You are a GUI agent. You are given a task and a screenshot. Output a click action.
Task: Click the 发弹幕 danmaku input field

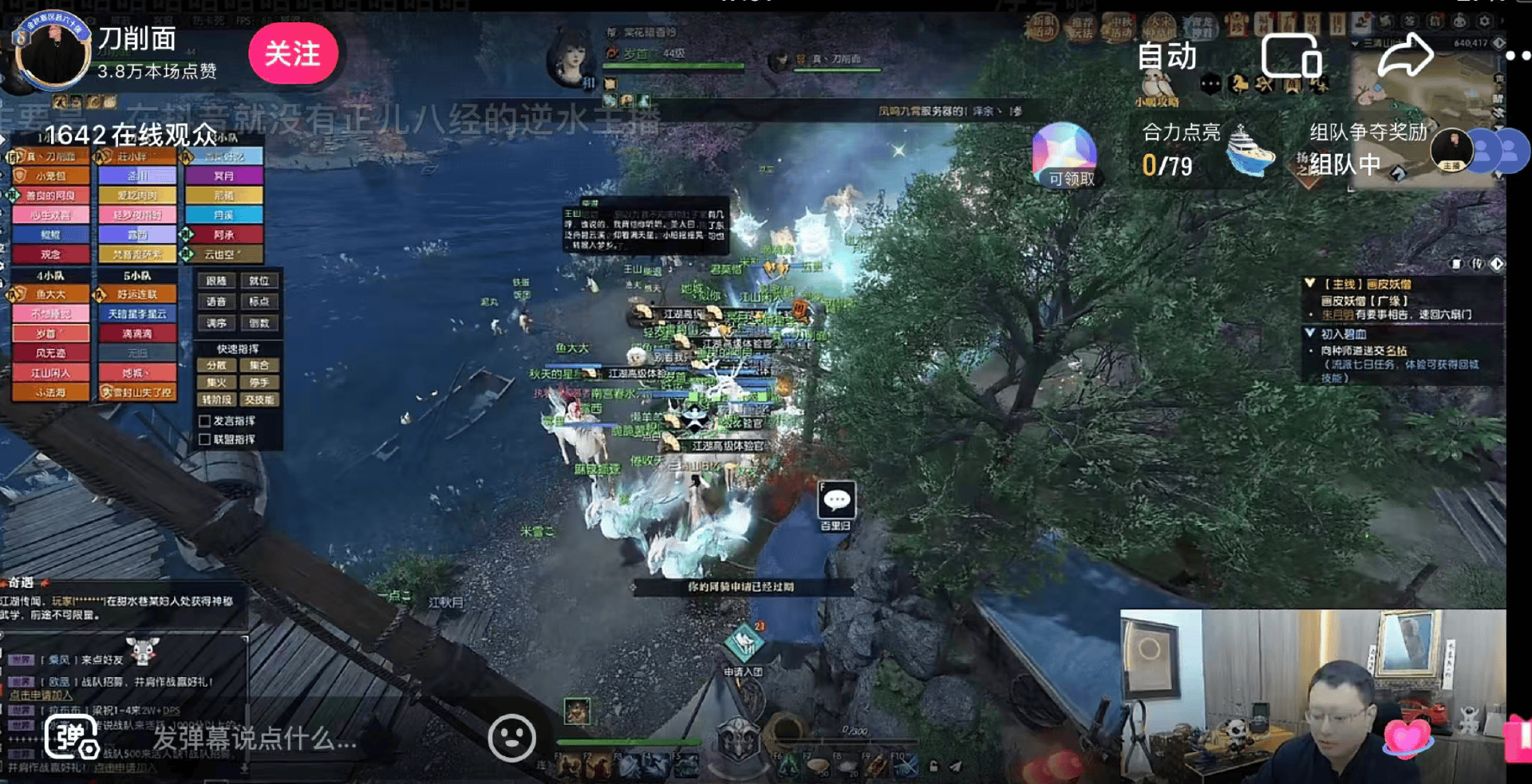pyautogui.click(x=254, y=739)
